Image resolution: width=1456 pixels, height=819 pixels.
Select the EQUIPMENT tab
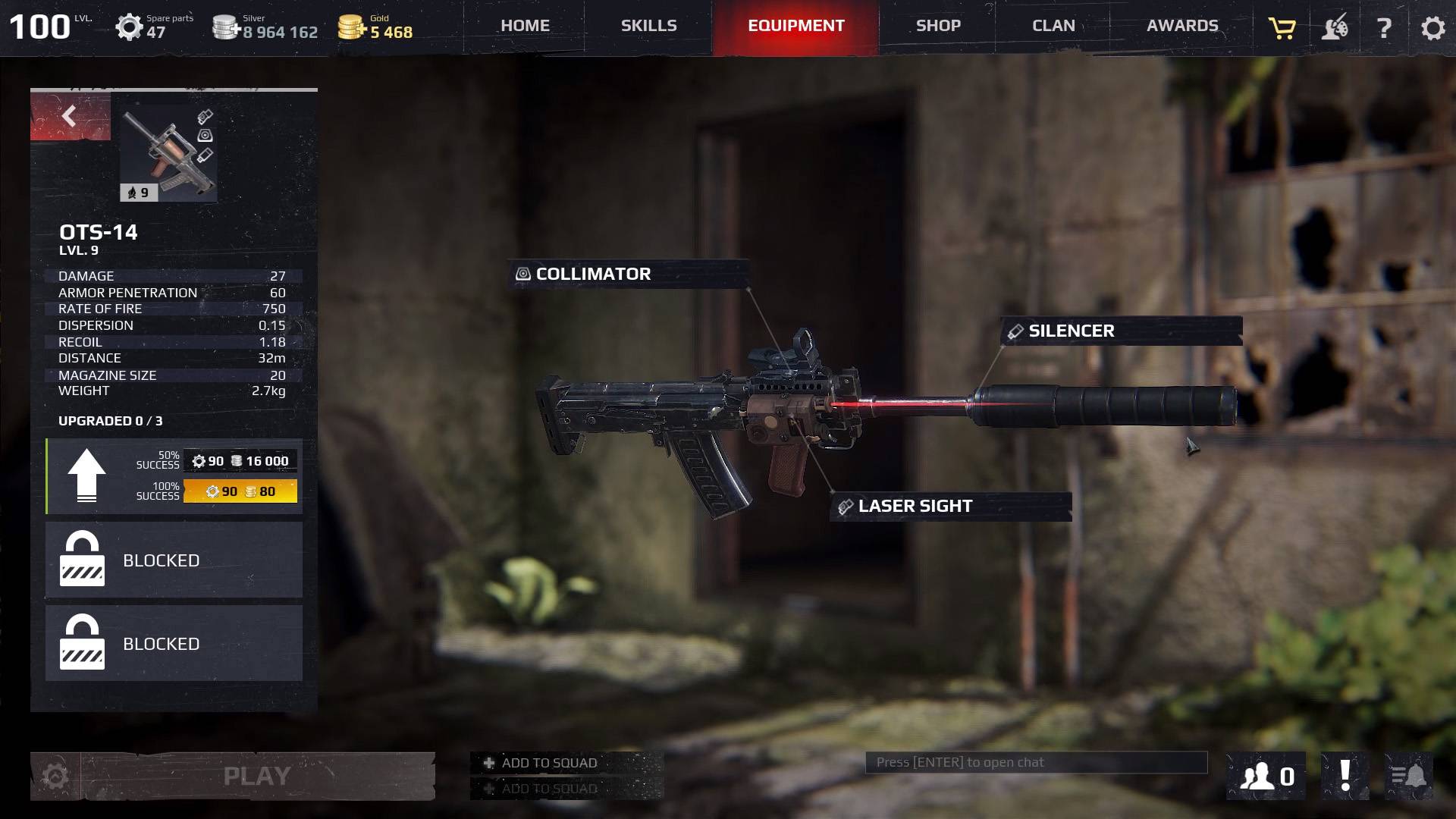[795, 26]
